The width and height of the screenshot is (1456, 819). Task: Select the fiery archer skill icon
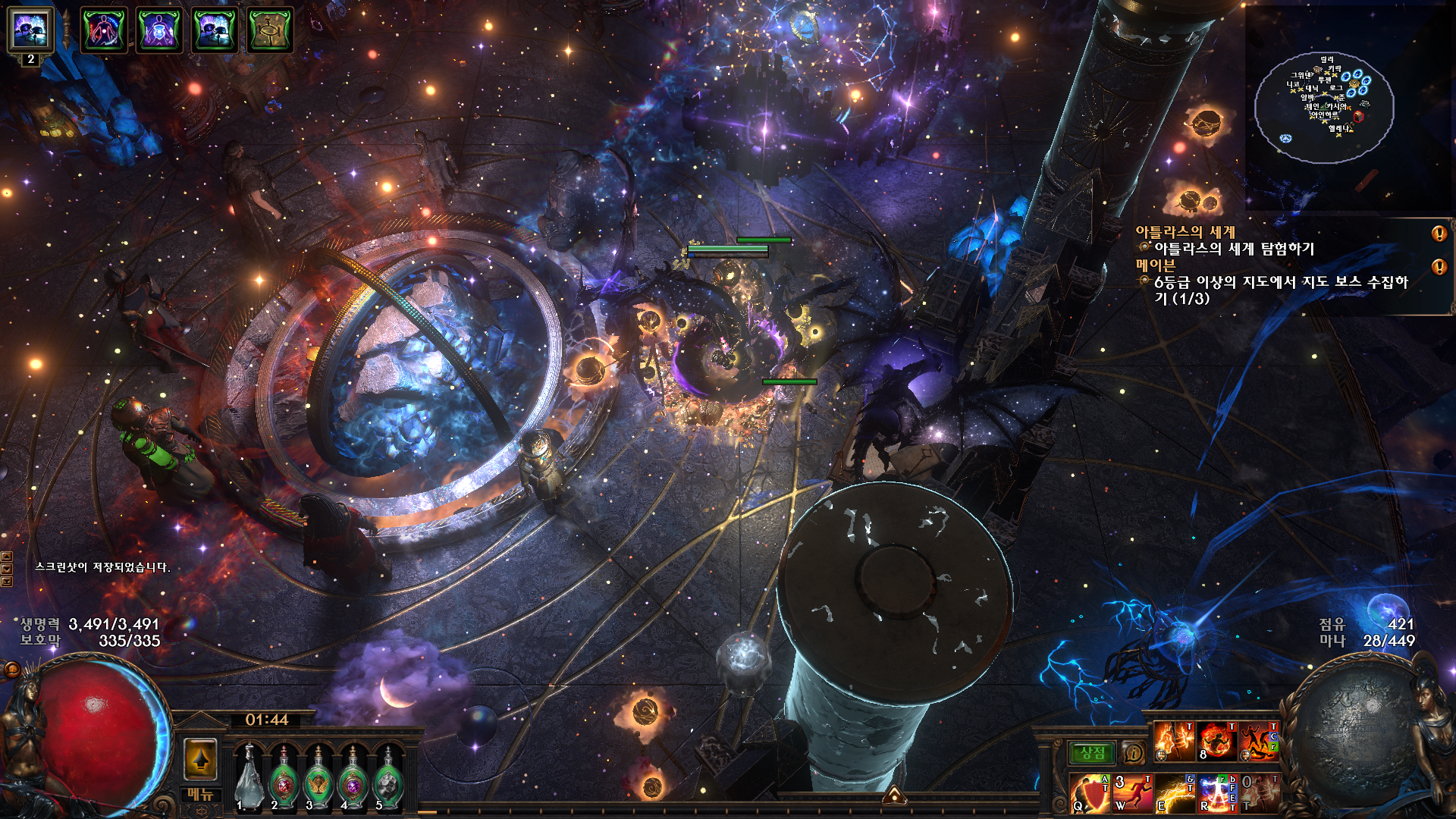click(1174, 741)
